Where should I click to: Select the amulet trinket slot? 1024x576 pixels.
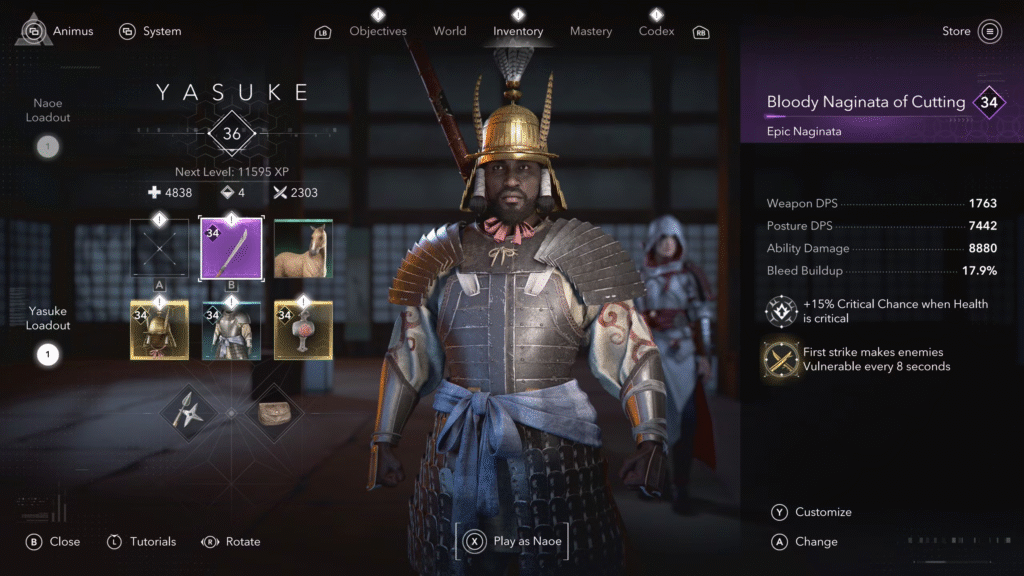303,329
